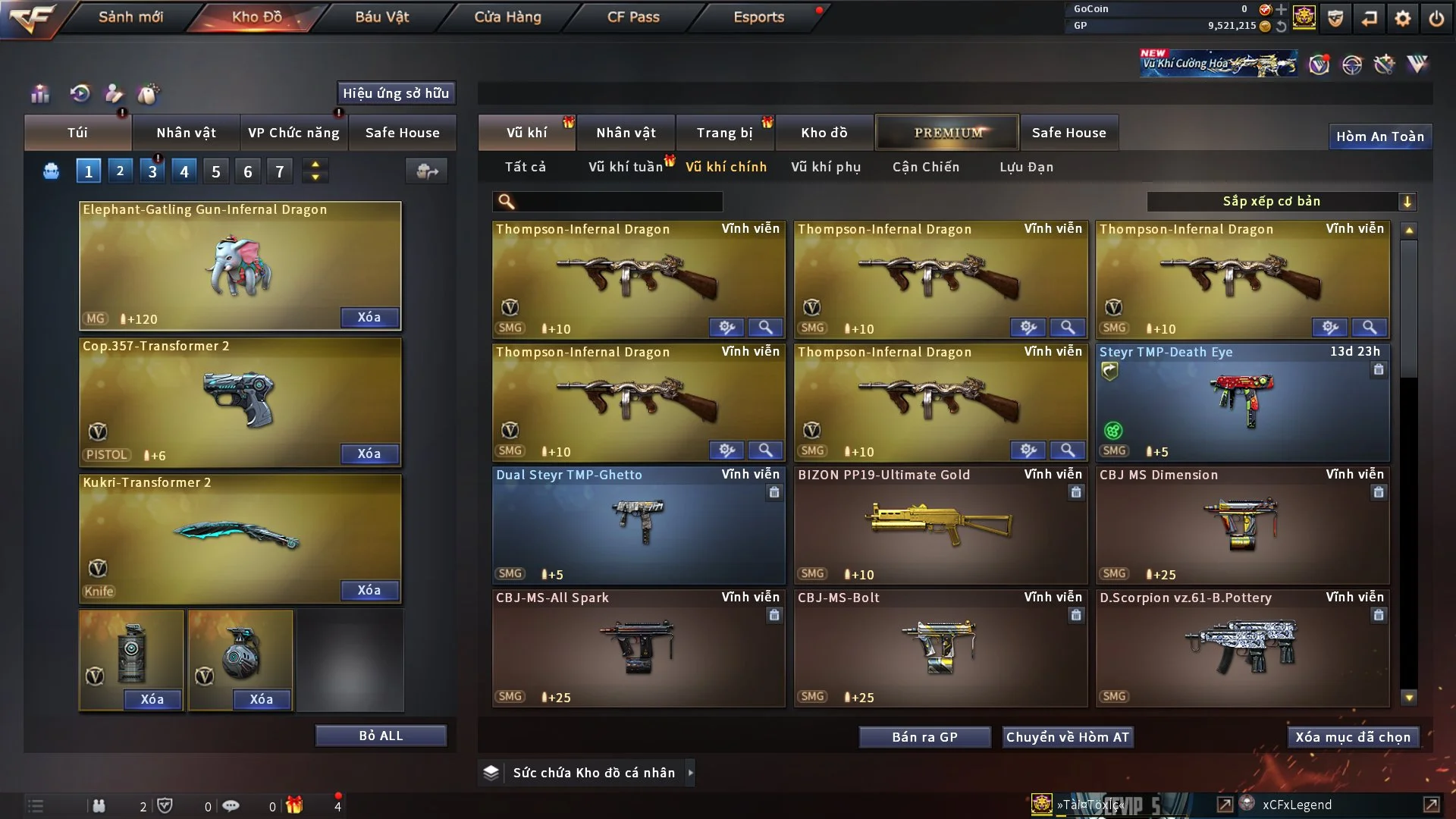The height and width of the screenshot is (819, 1456).
Task: Click the Bán ra GP button
Action: (924, 737)
